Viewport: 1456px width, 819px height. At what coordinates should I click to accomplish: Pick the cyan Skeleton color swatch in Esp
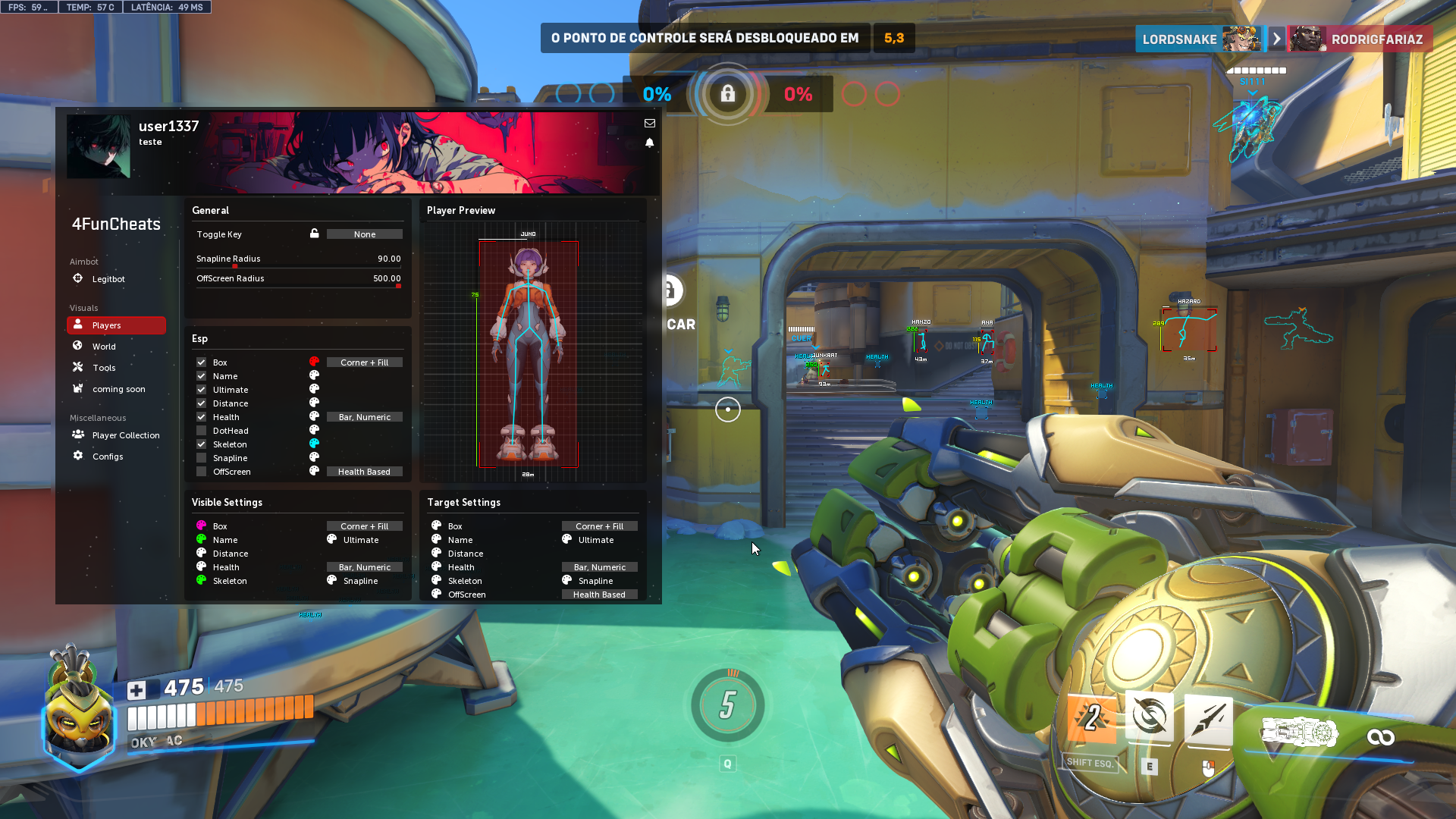(314, 444)
